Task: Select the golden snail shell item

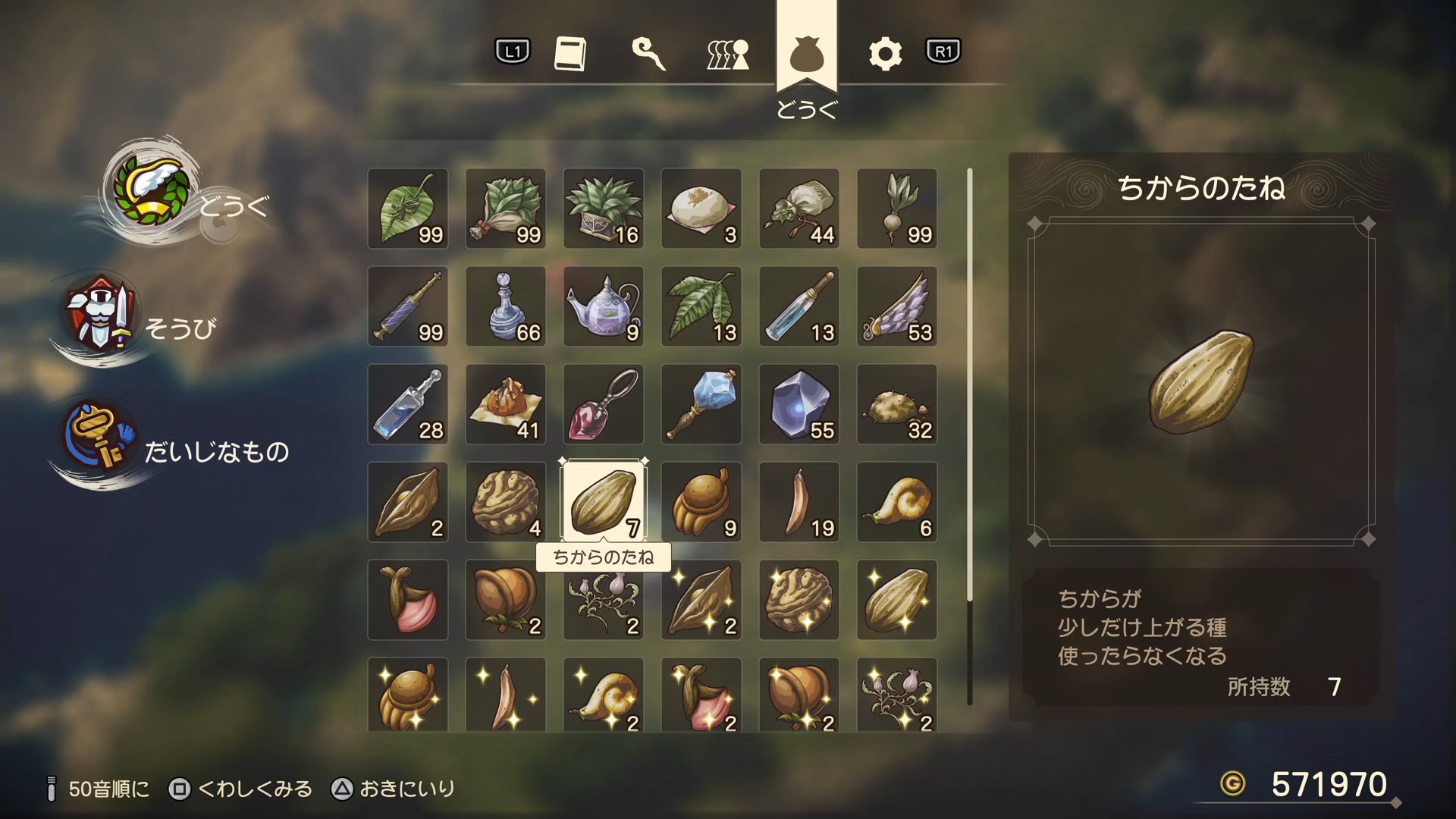Action: [x=897, y=502]
